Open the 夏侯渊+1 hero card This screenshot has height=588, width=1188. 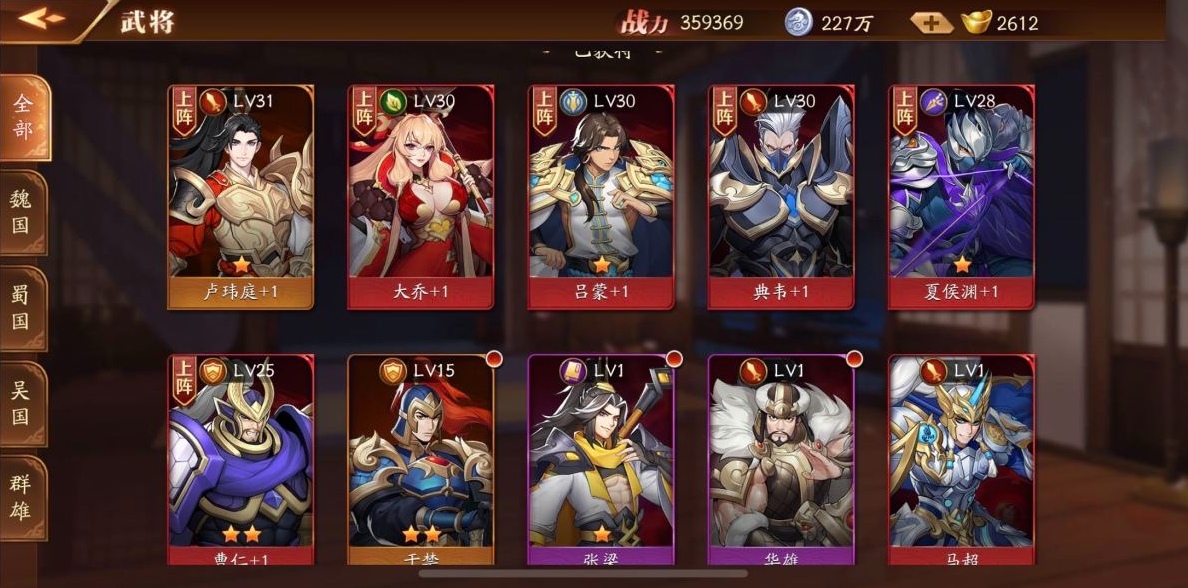(961, 196)
